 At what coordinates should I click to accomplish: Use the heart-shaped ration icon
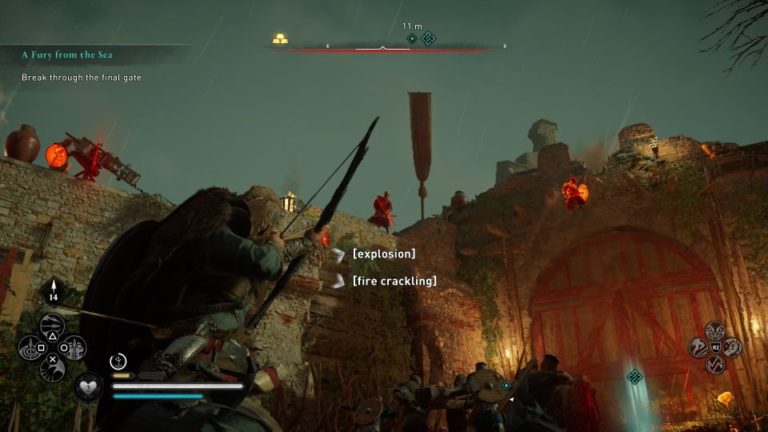coord(88,387)
